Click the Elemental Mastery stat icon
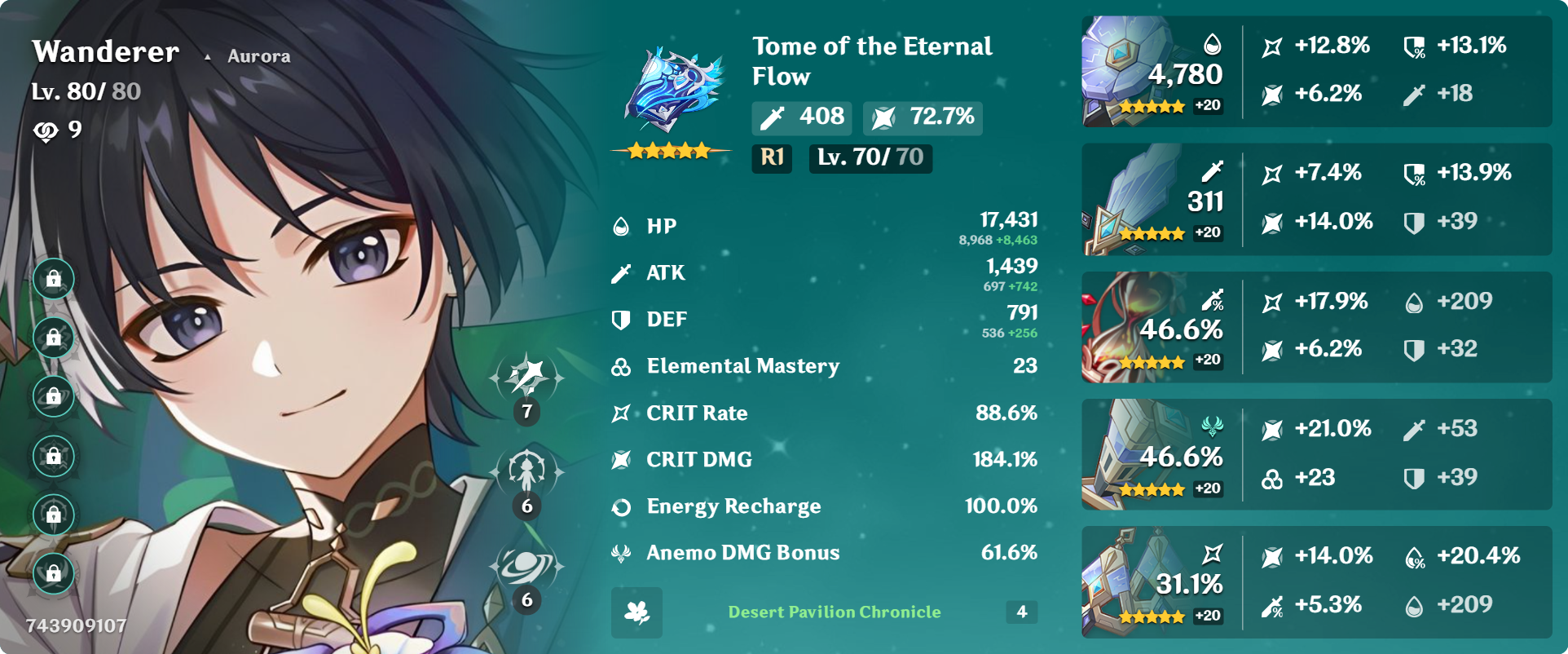The image size is (1568, 654). pos(621,366)
